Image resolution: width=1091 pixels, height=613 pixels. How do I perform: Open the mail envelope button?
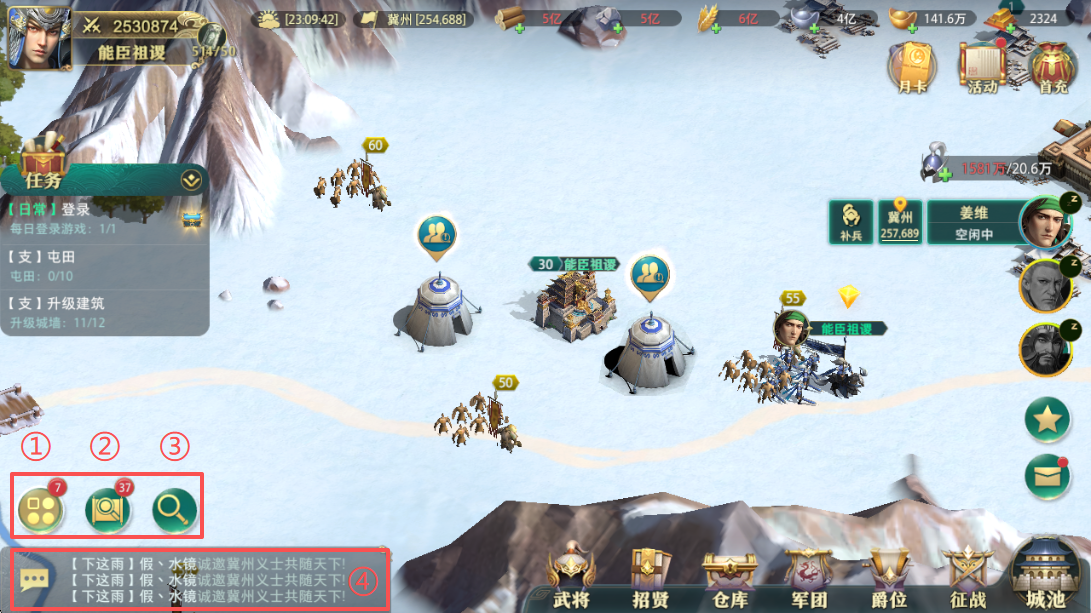pos(1047,476)
